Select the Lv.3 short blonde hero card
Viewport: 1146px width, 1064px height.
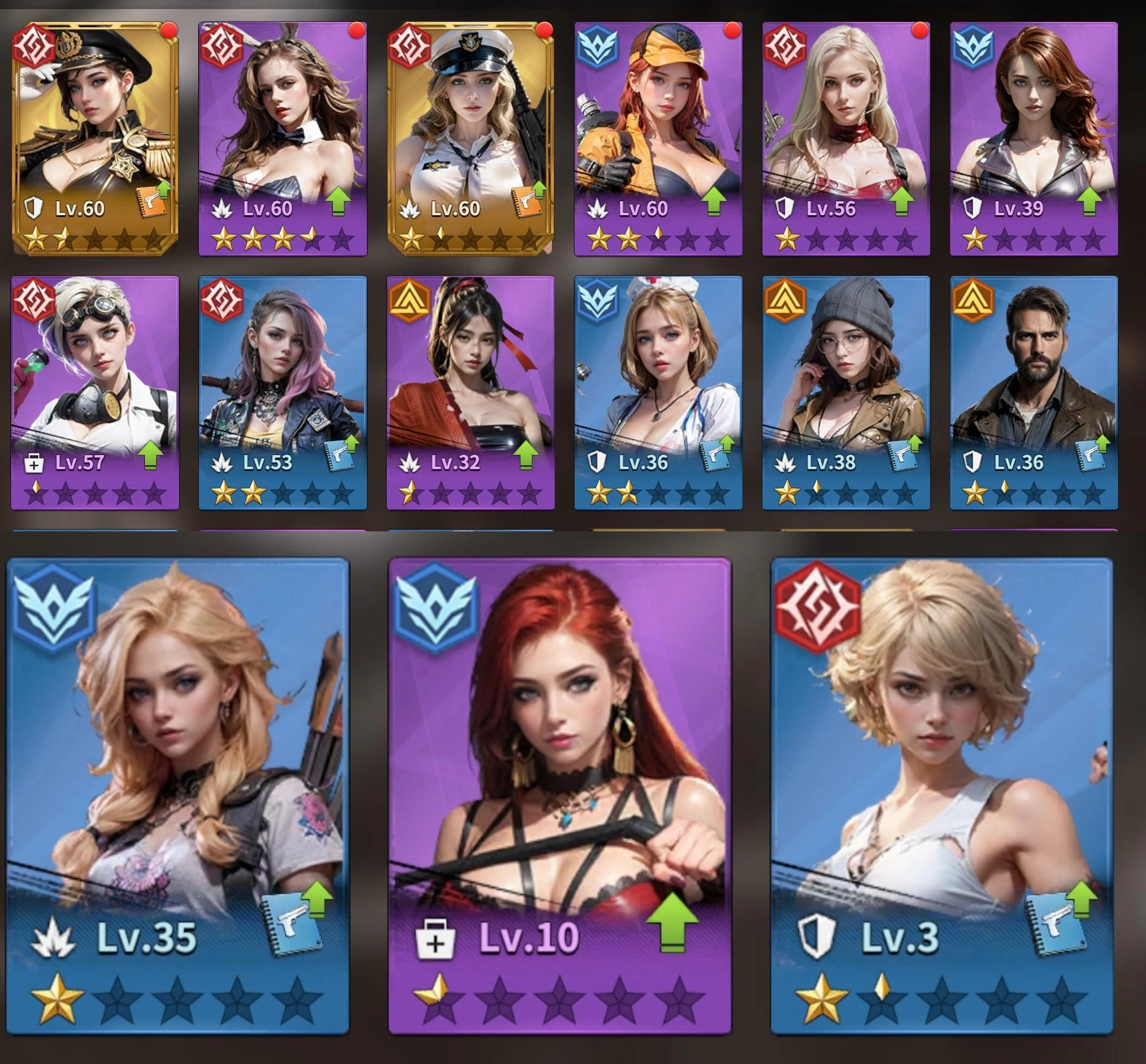click(x=941, y=763)
